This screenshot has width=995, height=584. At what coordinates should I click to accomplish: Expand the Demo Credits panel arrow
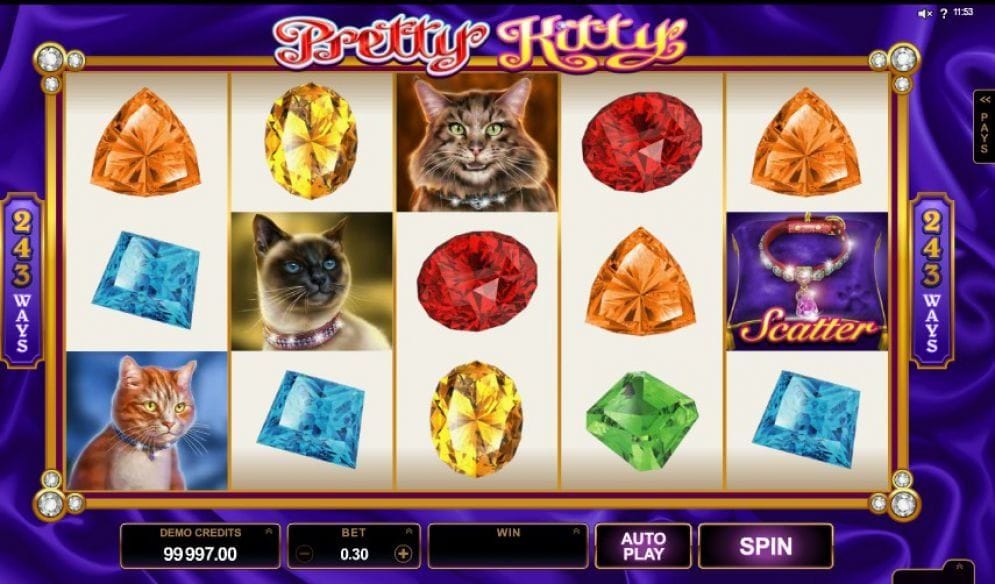[x=269, y=532]
